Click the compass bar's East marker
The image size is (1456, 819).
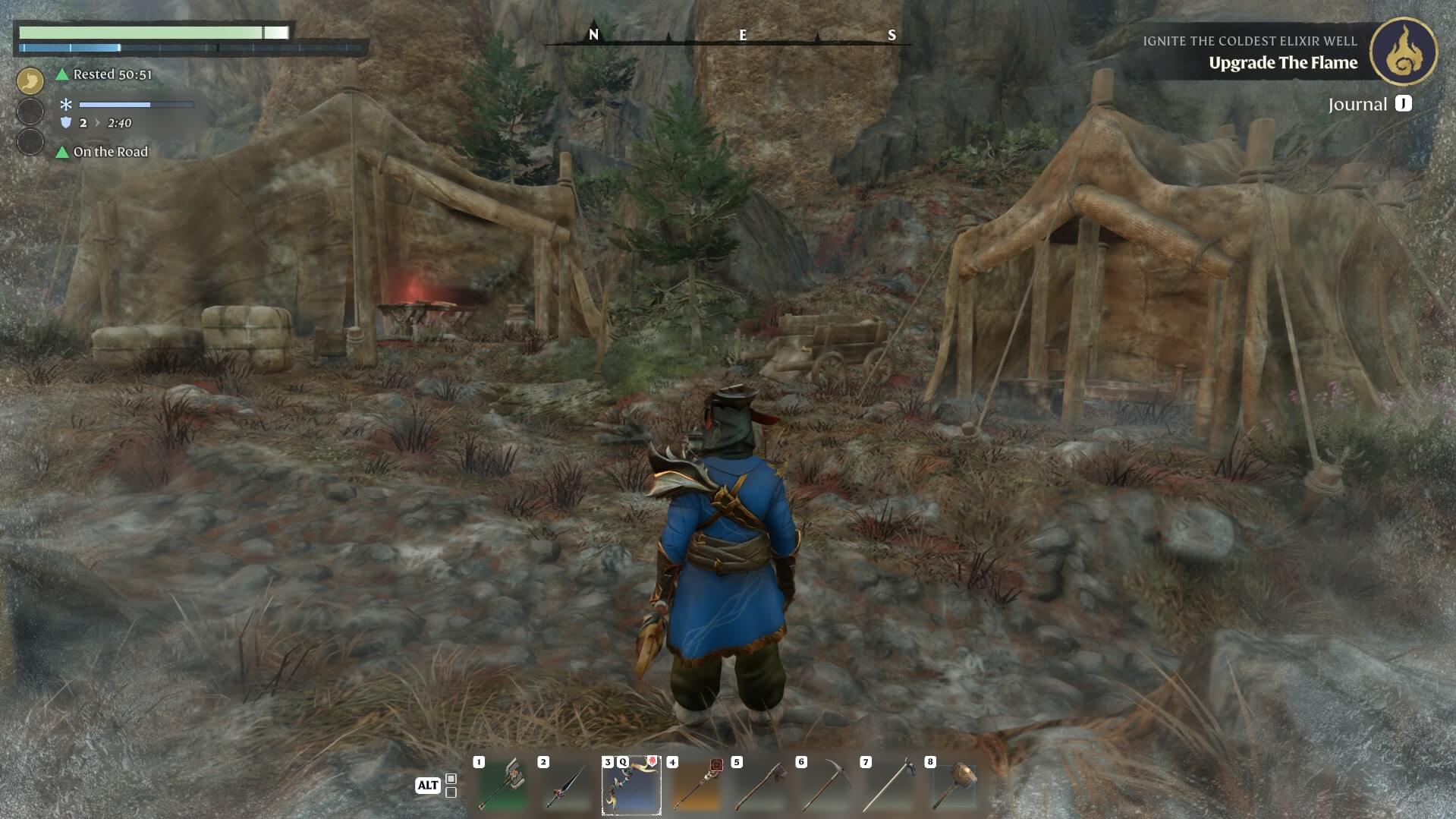[743, 35]
